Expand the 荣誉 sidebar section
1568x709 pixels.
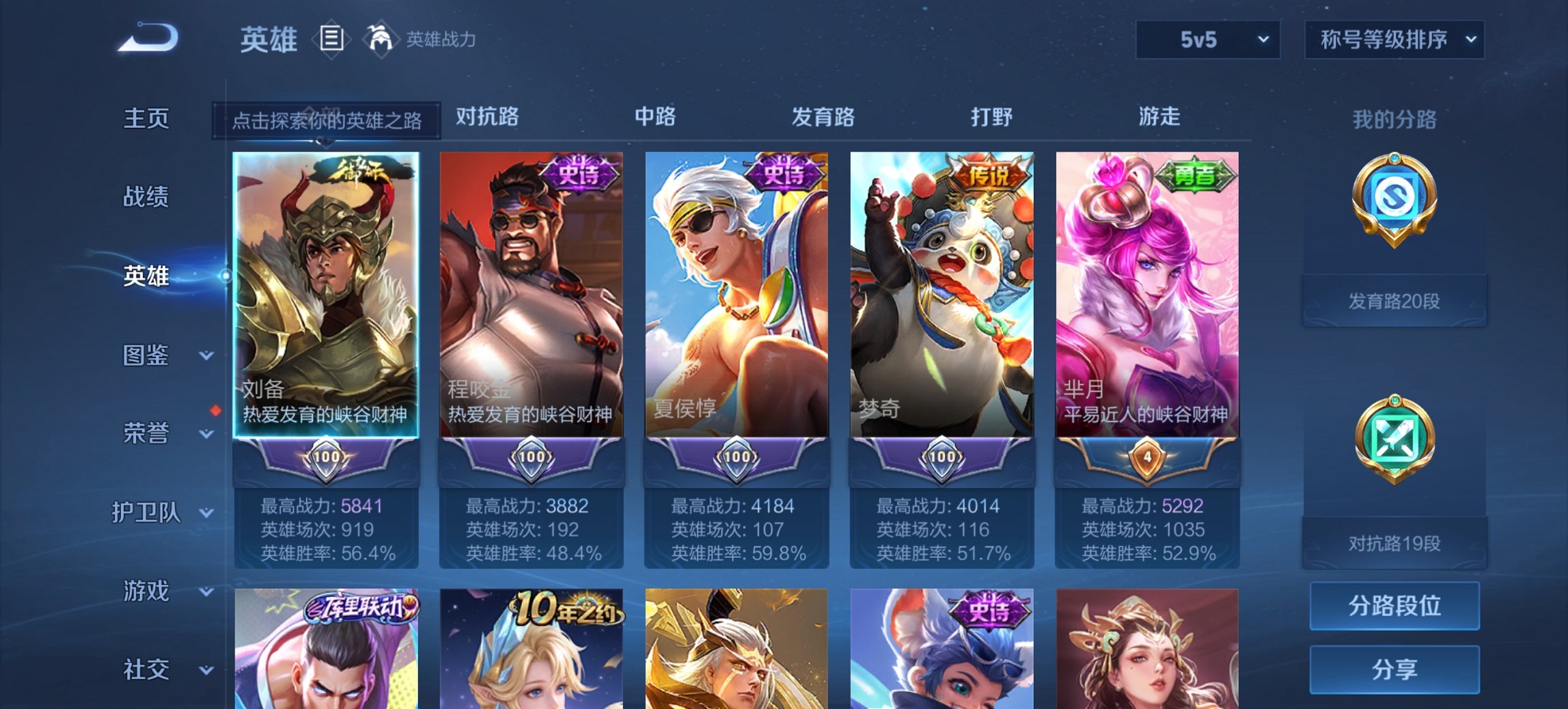[146, 432]
